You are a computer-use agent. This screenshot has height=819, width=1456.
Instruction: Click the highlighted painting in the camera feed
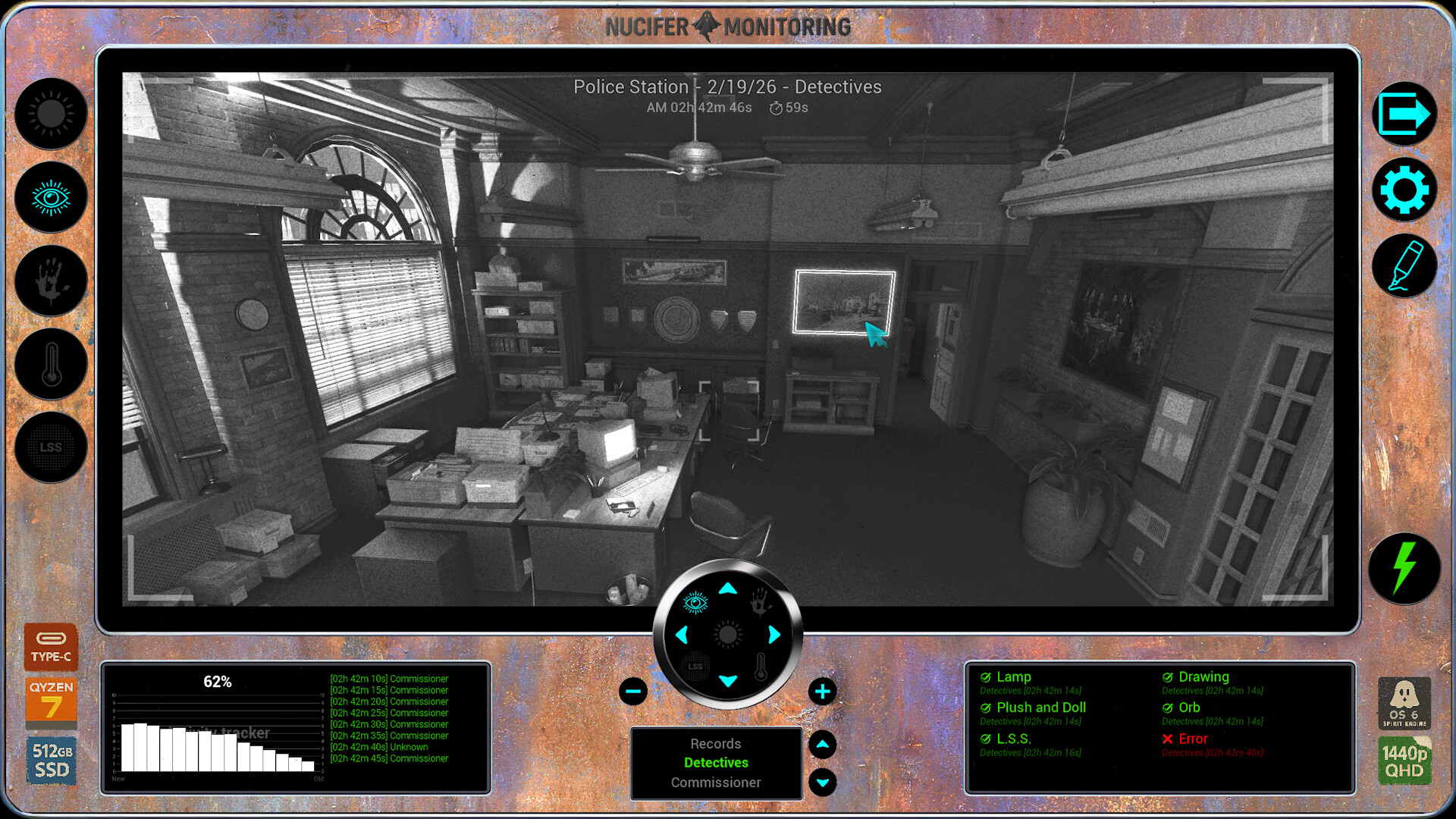843,302
